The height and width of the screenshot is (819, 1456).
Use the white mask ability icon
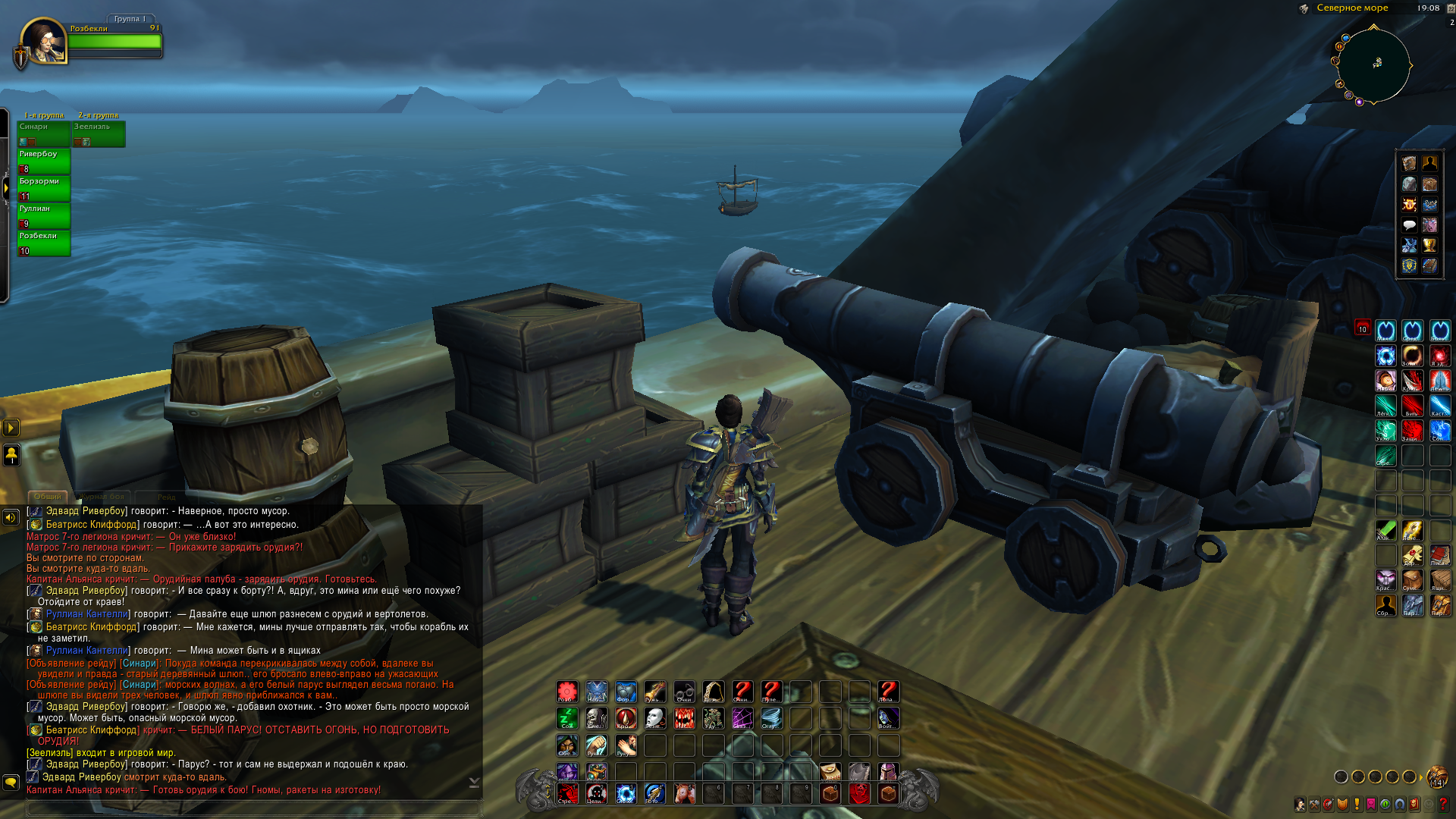(654, 717)
